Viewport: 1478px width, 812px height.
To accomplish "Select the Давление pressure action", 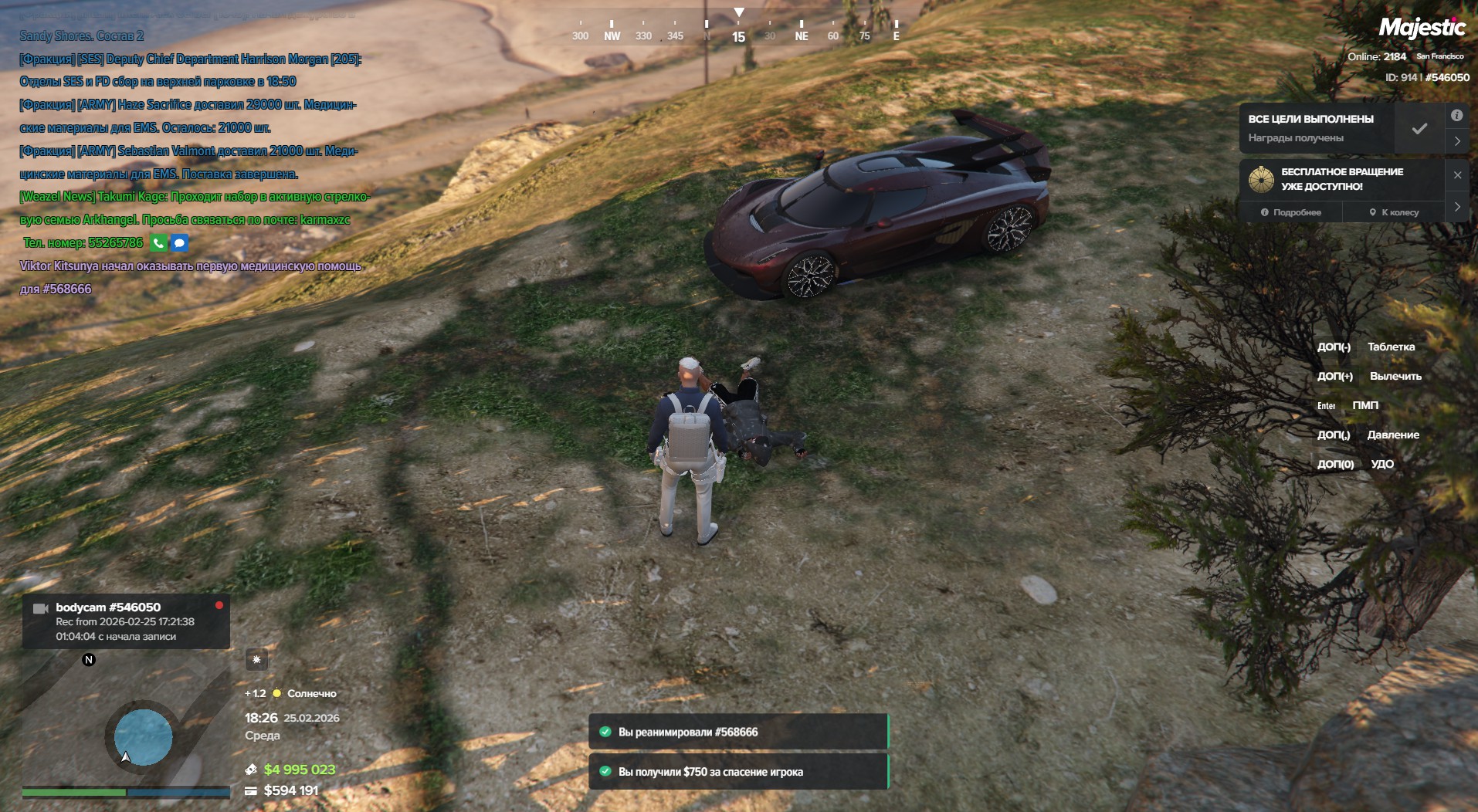I will [x=1392, y=435].
